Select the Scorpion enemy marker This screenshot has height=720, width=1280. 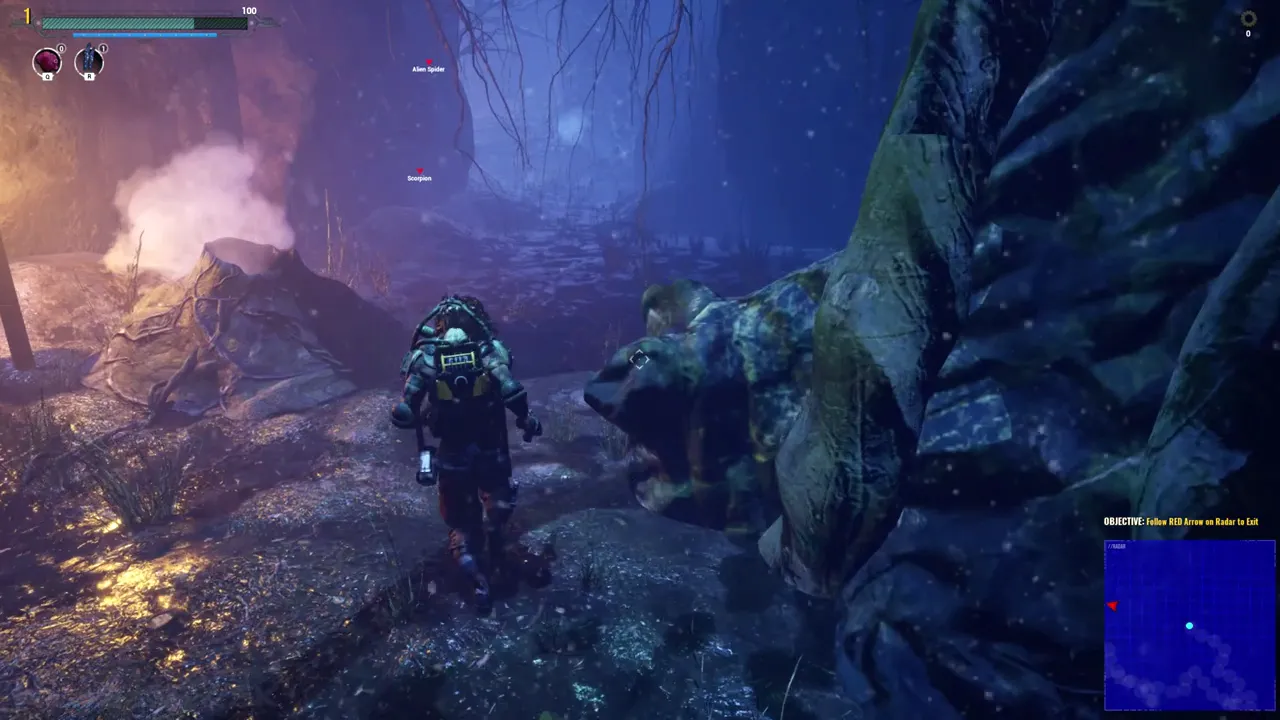pyautogui.click(x=420, y=172)
